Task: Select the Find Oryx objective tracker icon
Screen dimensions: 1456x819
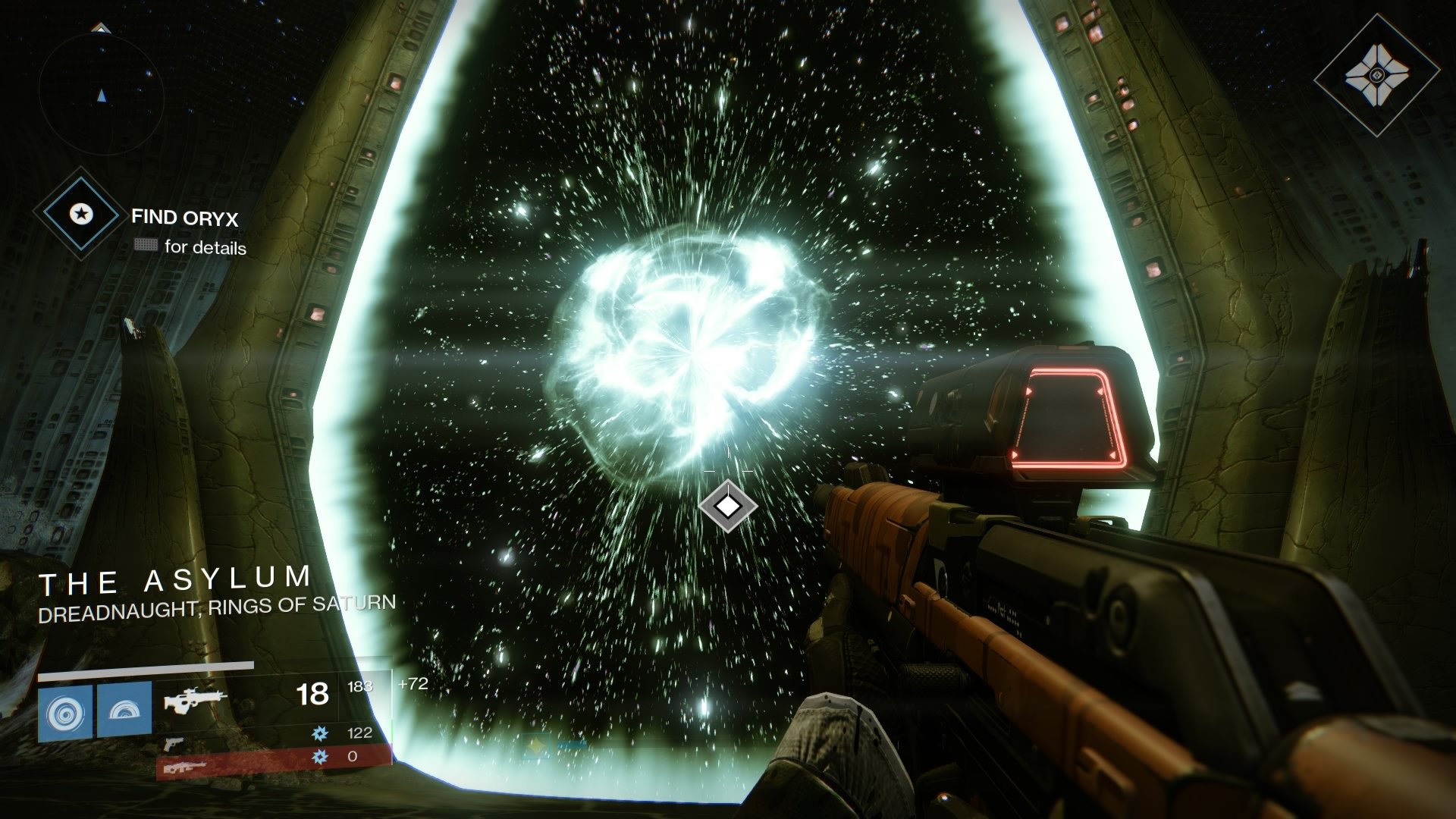Action: click(80, 215)
